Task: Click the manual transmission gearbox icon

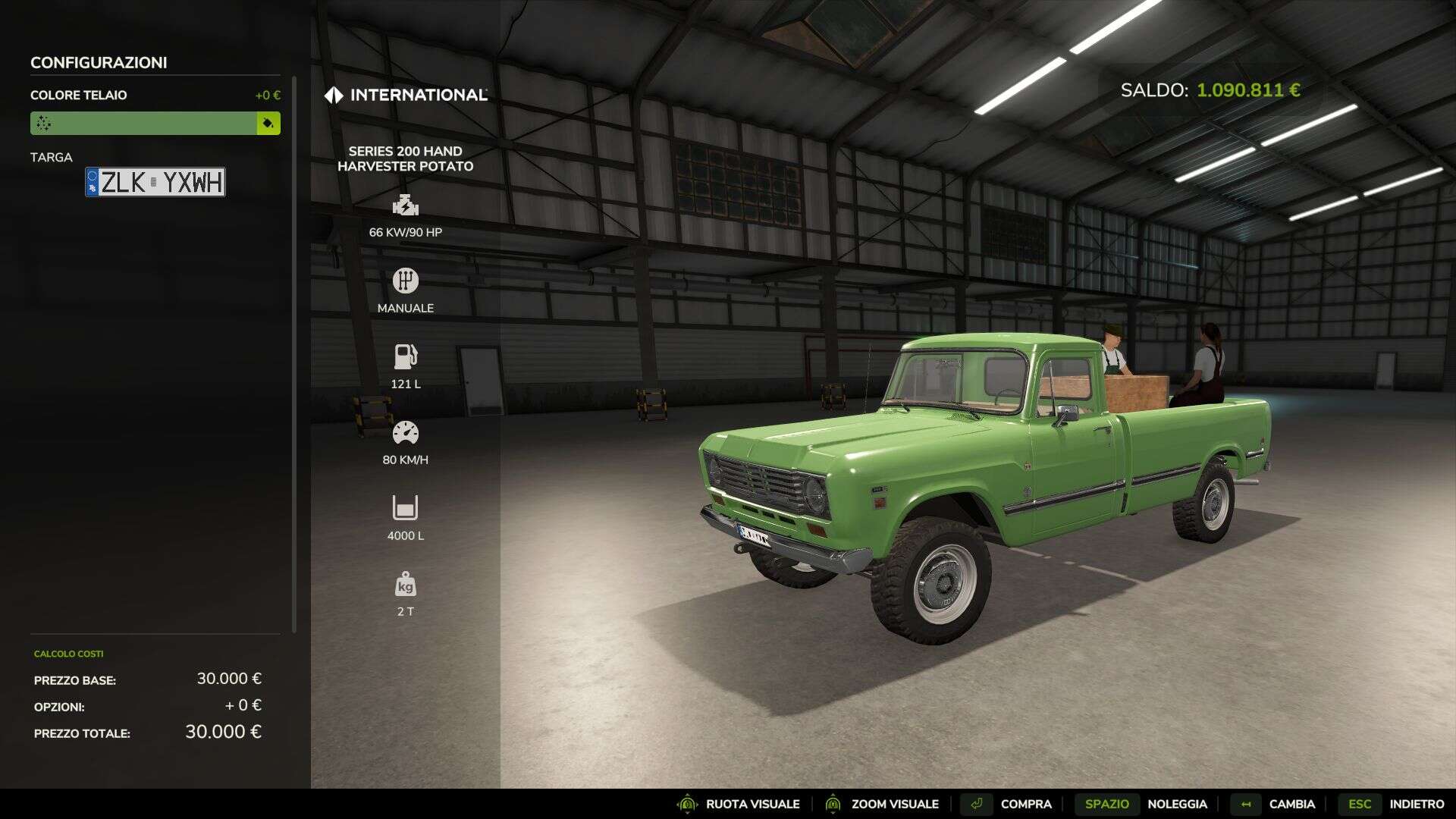Action: point(406,280)
